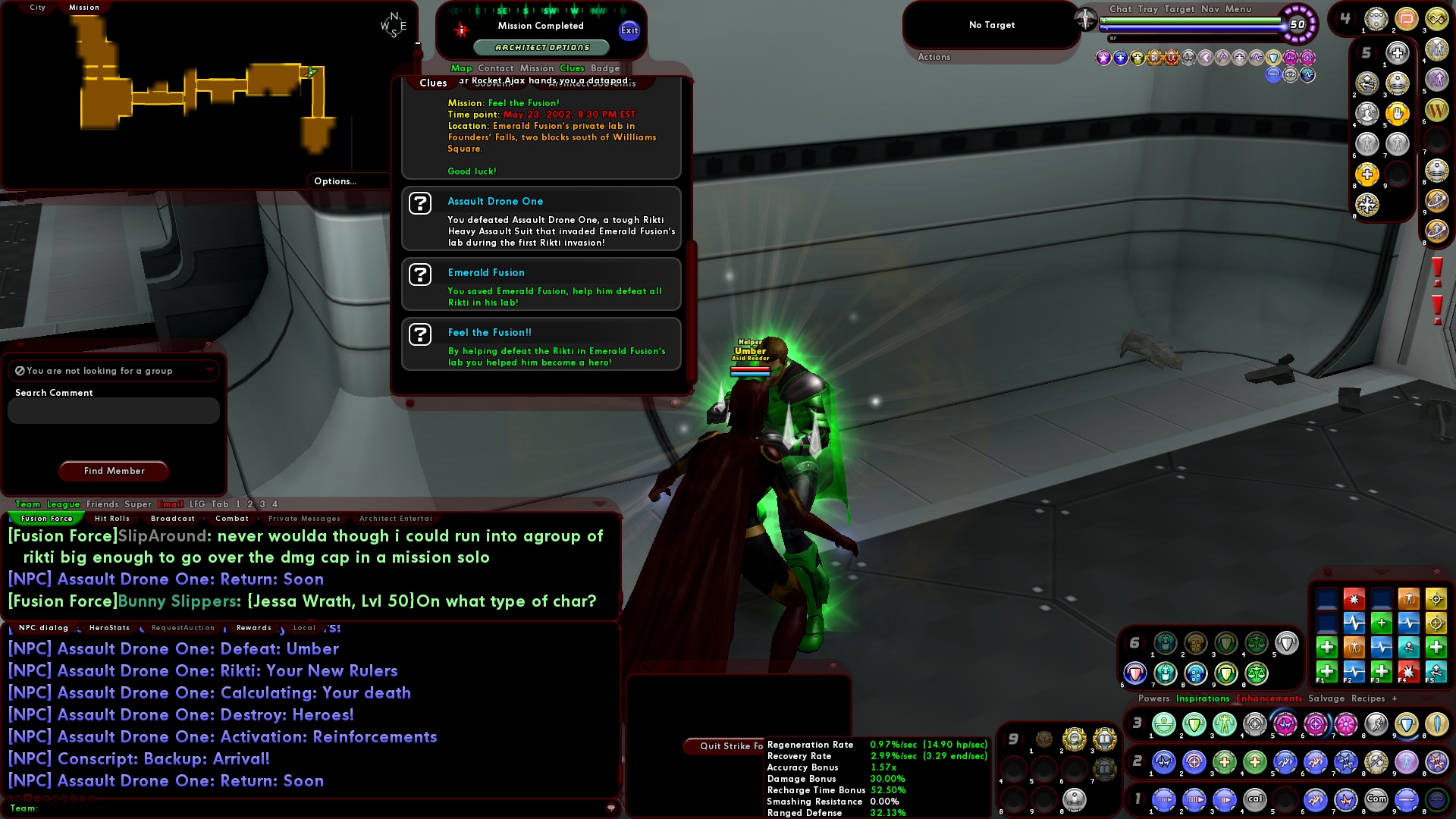The height and width of the screenshot is (819, 1456).
Task: Click the Search Comment input field
Action: pos(111,410)
